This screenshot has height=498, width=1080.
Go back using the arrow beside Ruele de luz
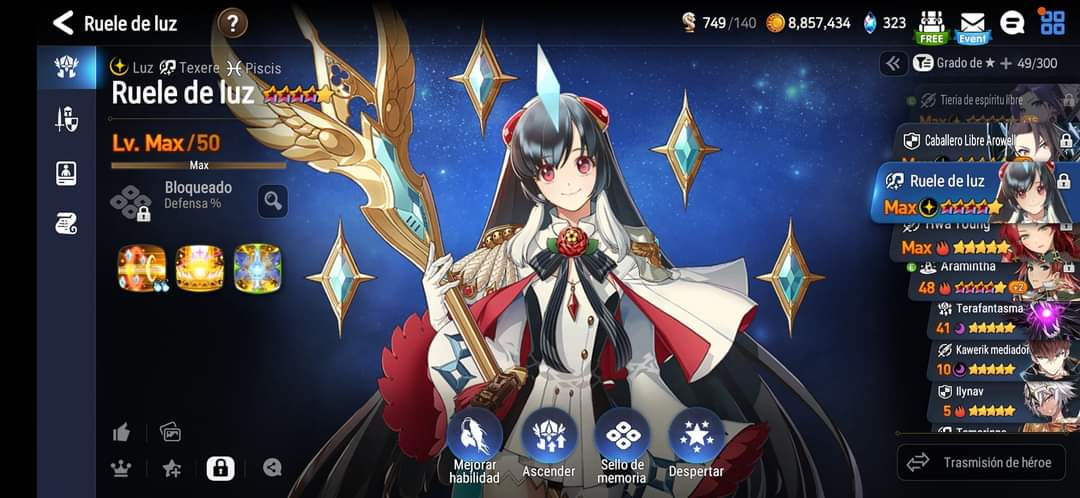(64, 23)
